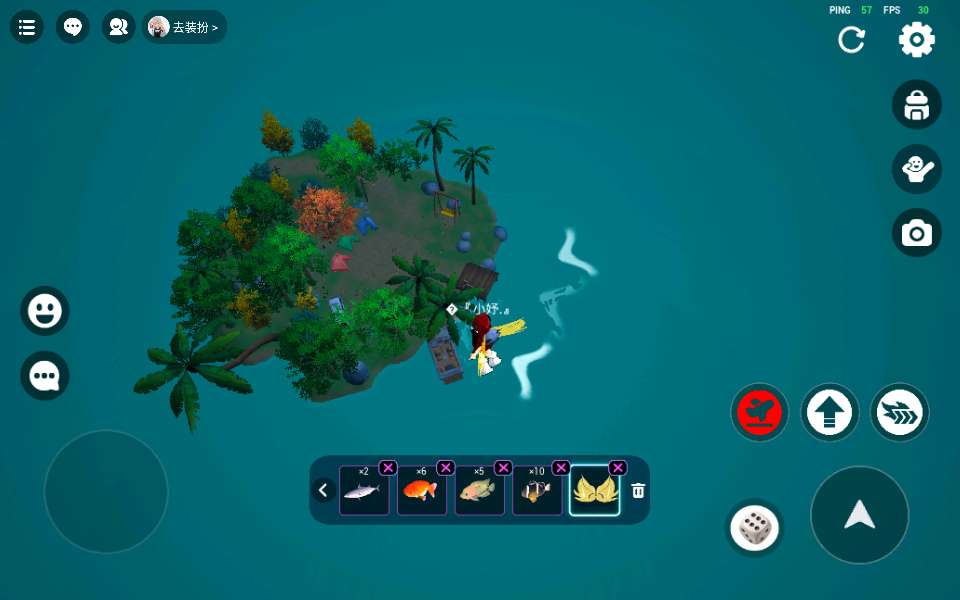Viewport: 960px width, 600px height.
Task: Open the smiley emote menu
Action: (45, 311)
